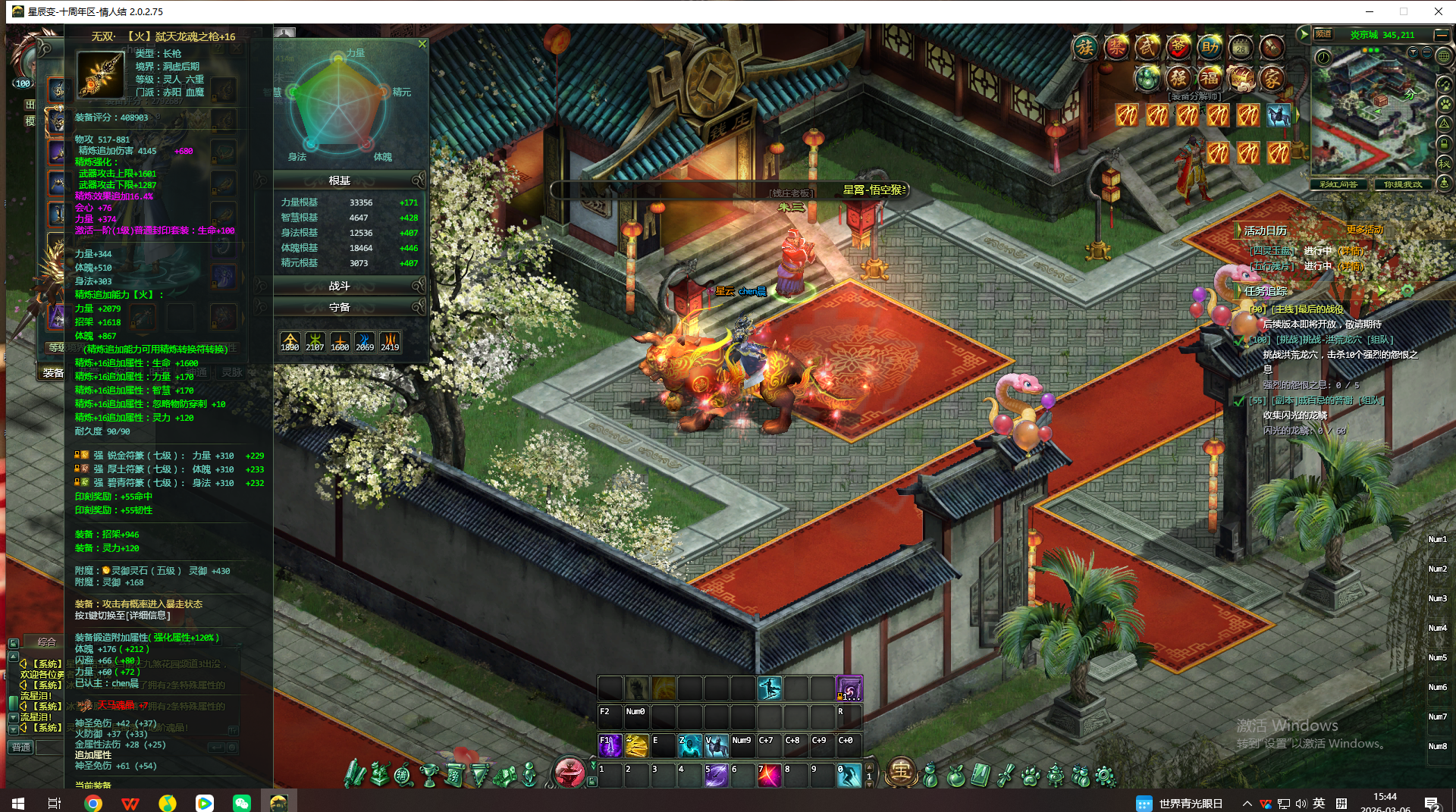Open the 福 welfare icon
The width and height of the screenshot is (1456, 812).
(x=1209, y=78)
